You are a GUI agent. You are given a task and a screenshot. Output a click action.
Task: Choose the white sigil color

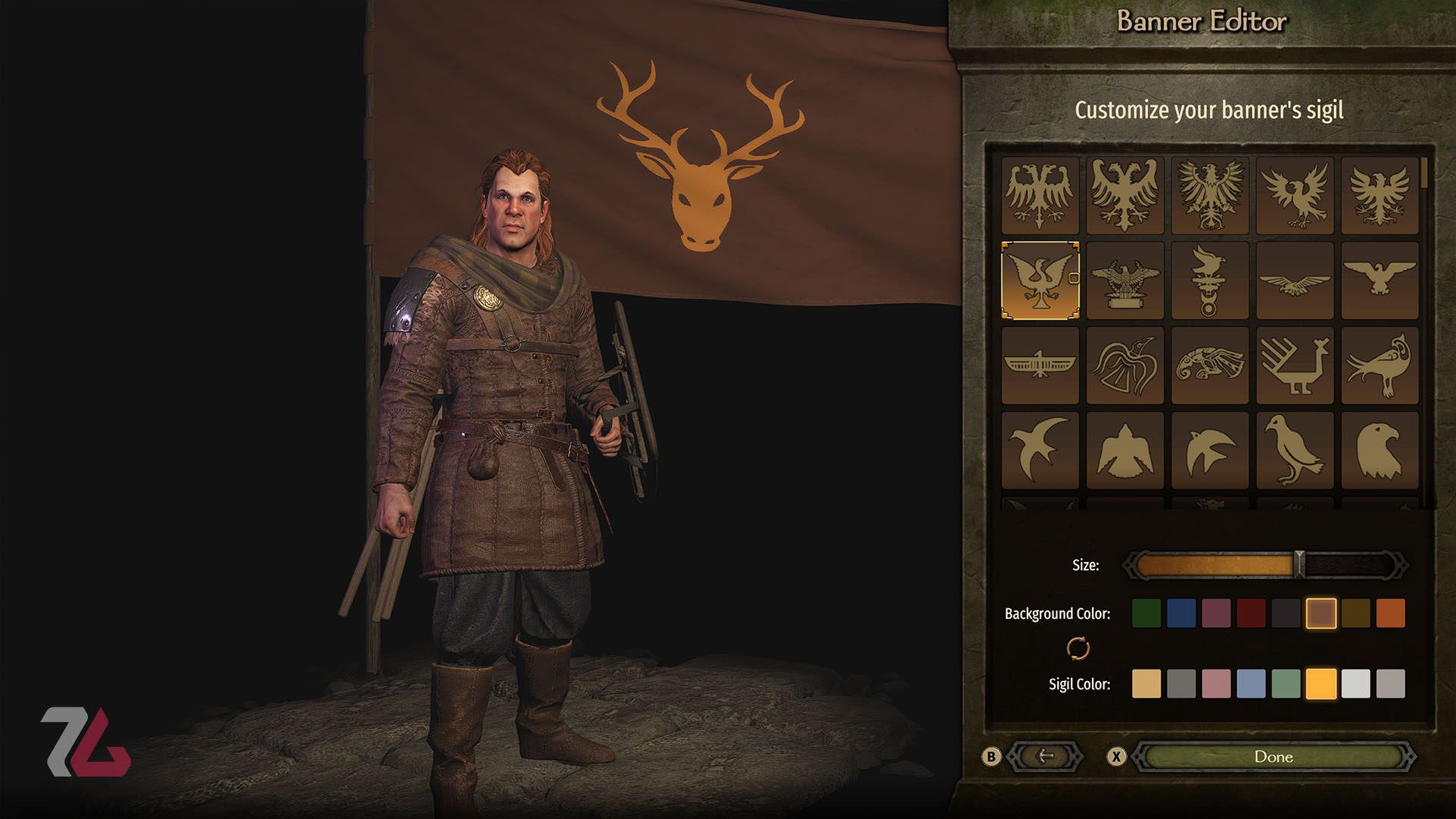tap(1355, 683)
